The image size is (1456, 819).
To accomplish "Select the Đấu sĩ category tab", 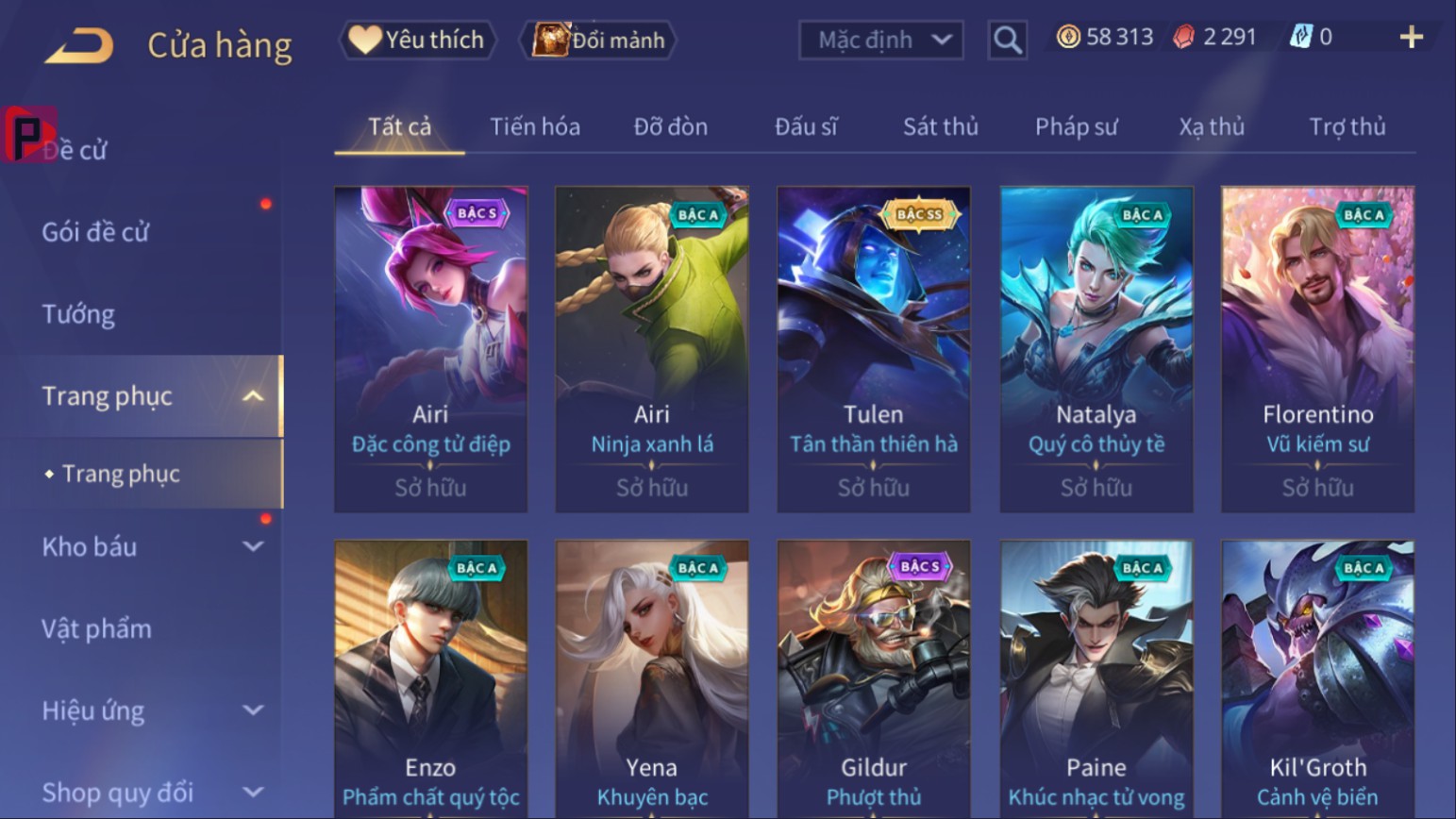I will click(x=806, y=126).
